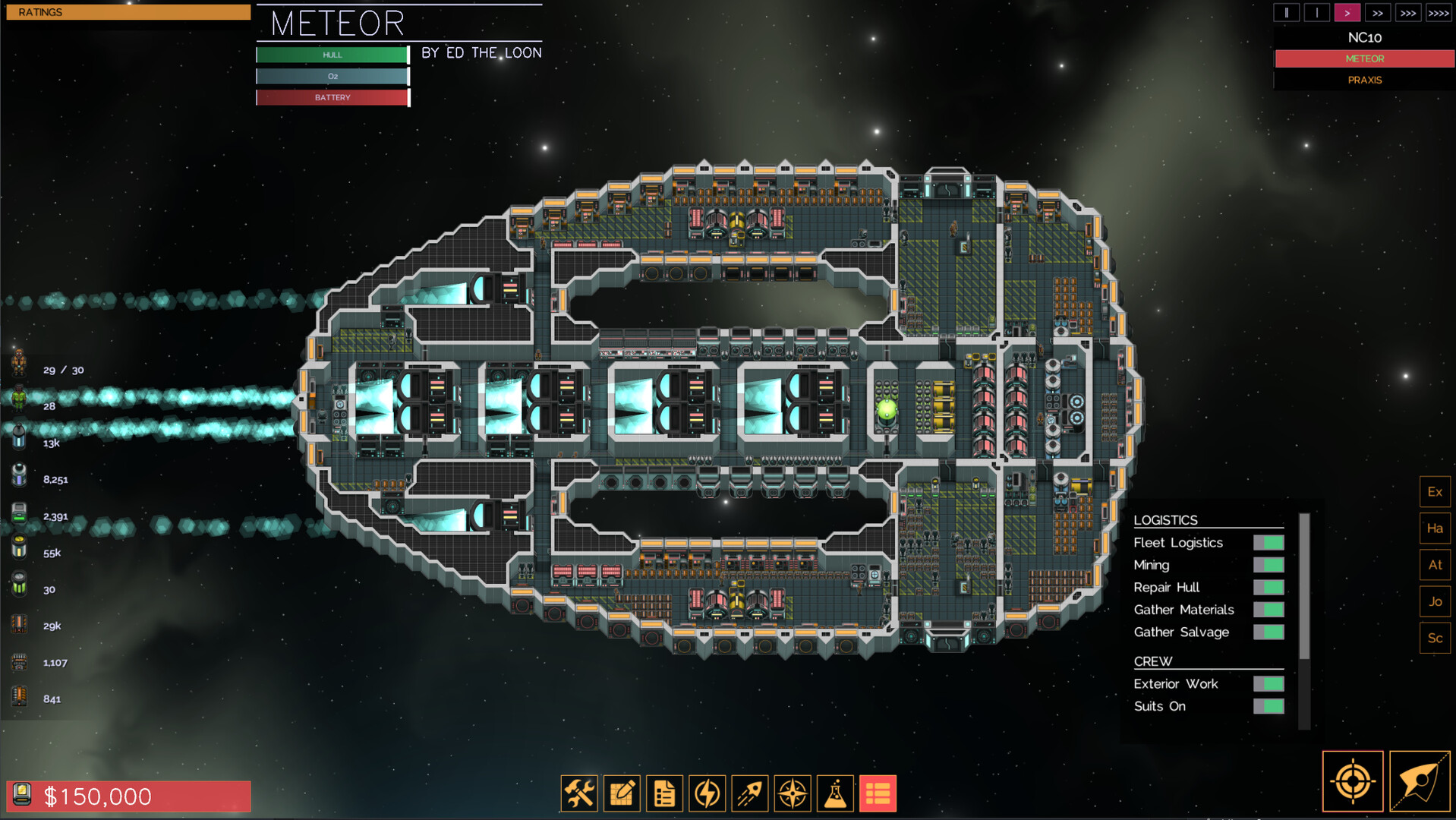Screen dimensions: 1456x820
Task: Disable the Mining logistics toggle
Action: click(1270, 565)
